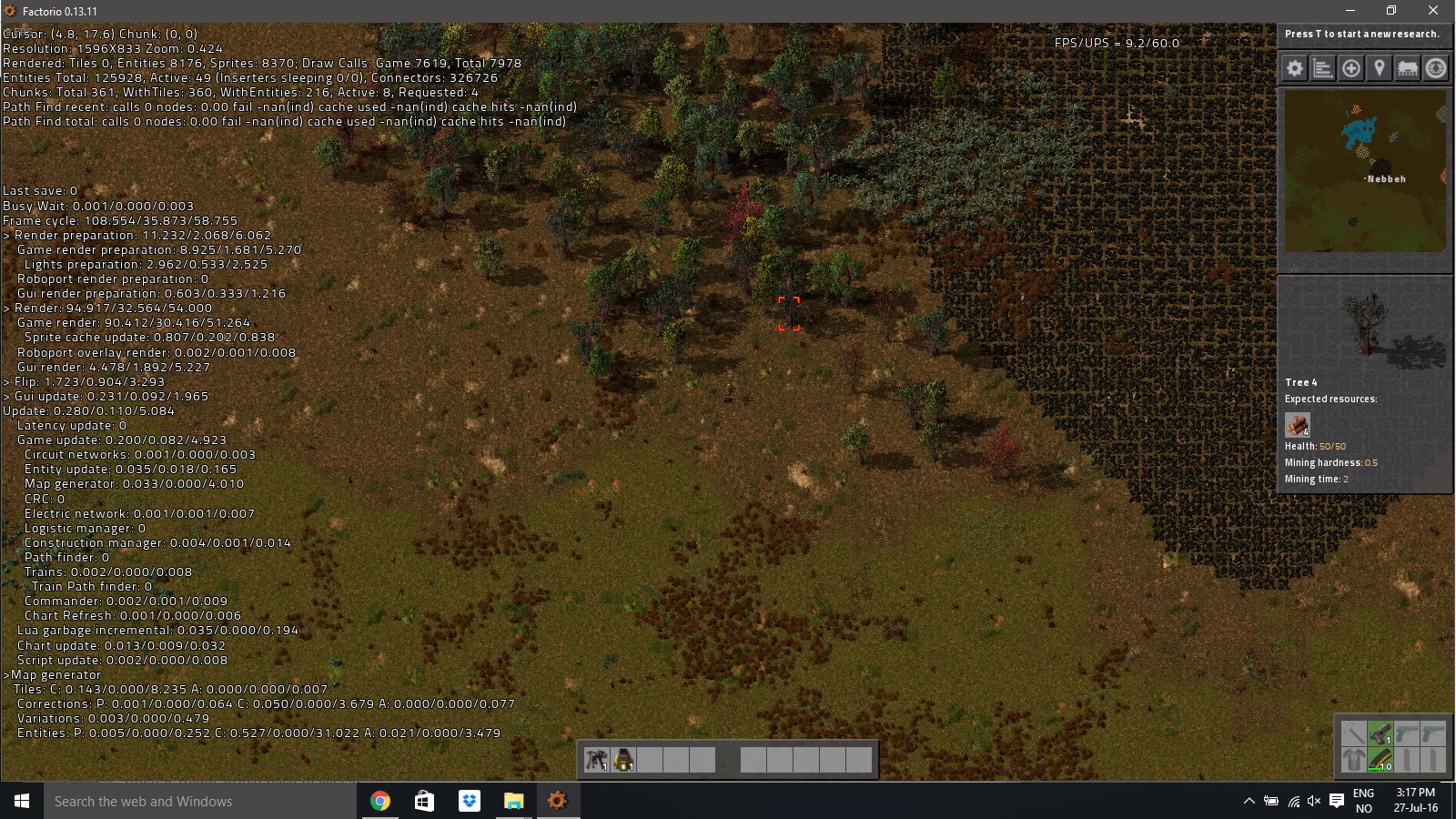Click the ammo magazine slot with 10

(x=1380, y=759)
